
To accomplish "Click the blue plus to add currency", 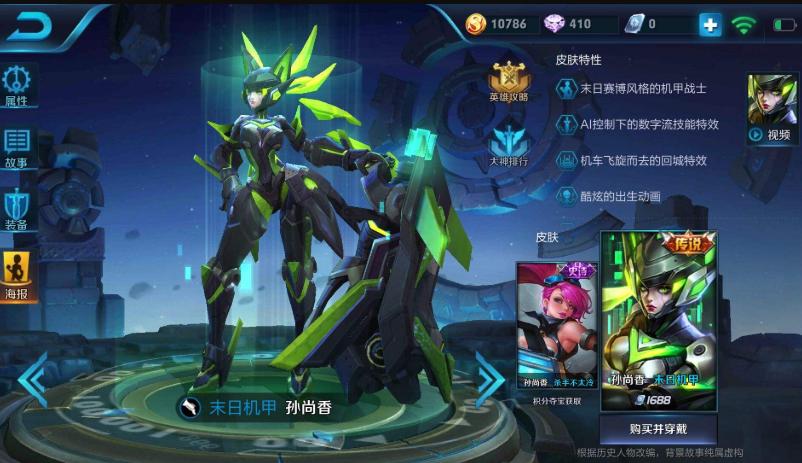I will (710, 25).
